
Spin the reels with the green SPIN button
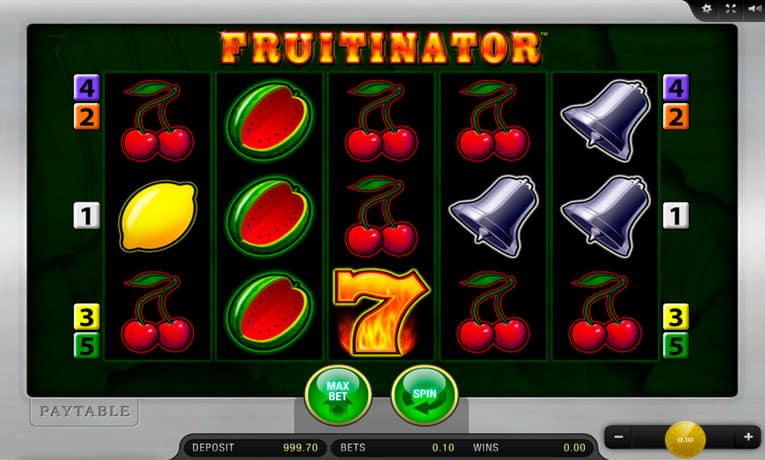tap(424, 394)
